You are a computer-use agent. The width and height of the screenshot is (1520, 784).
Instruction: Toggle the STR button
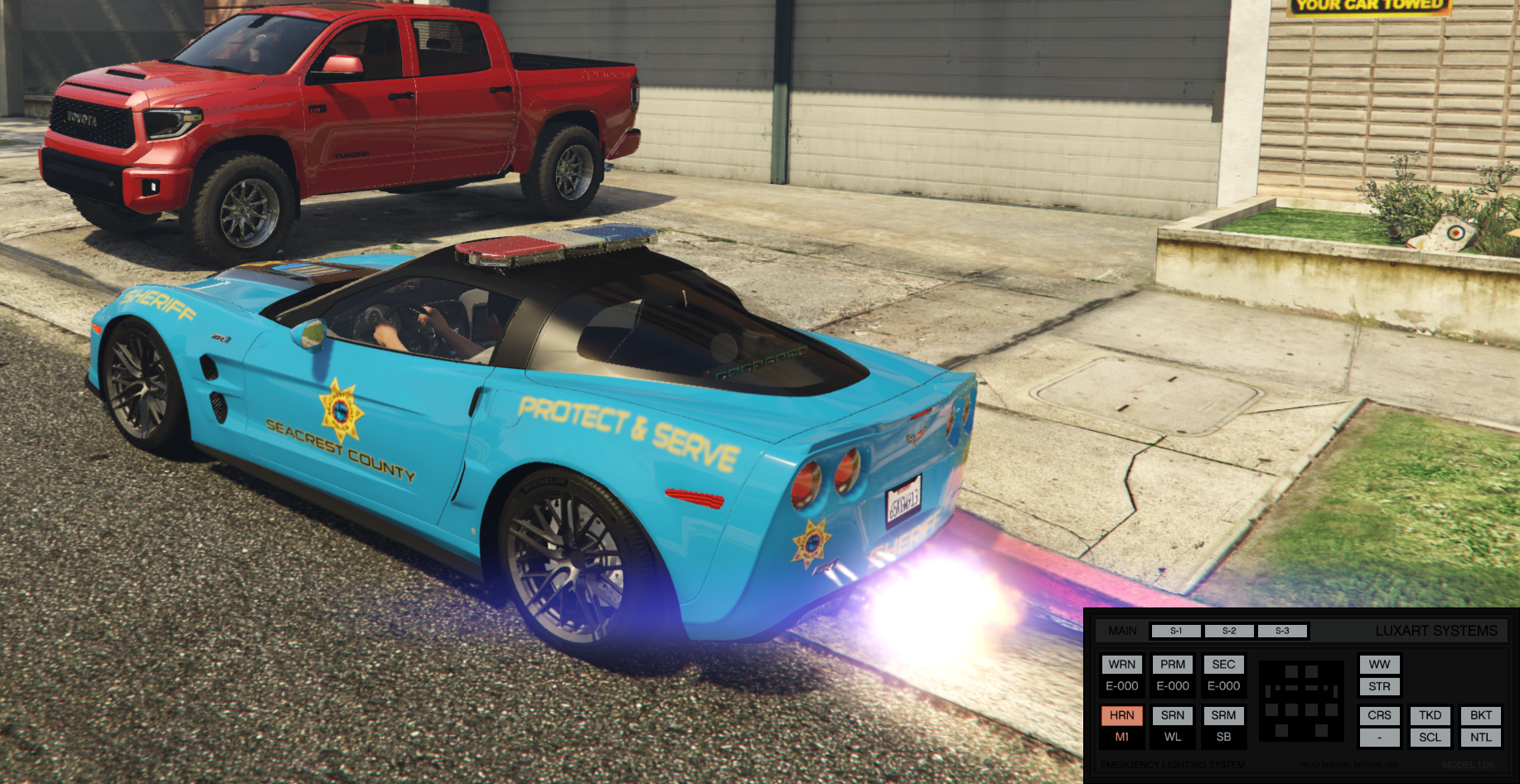[1379, 686]
